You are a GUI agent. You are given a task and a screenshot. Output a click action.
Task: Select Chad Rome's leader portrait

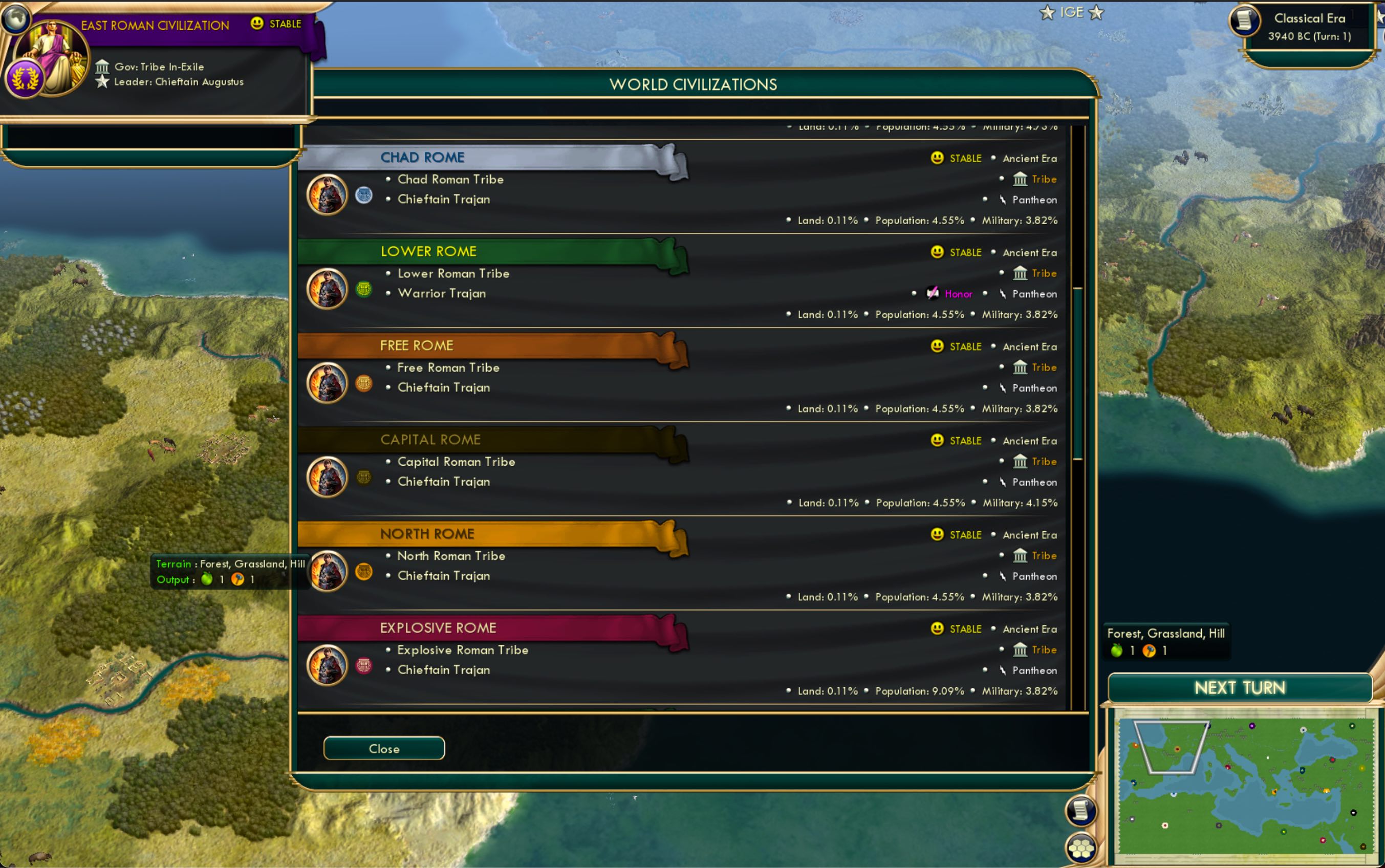point(327,194)
